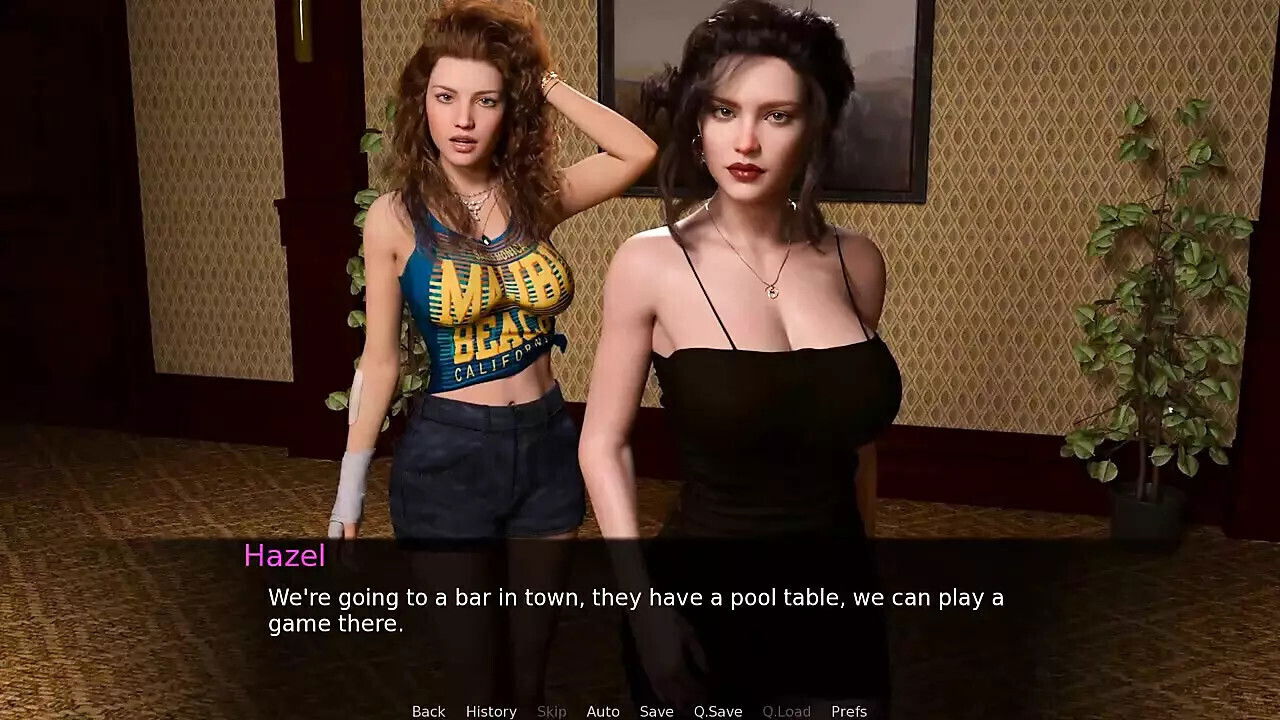Click Save to store current progress

pos(656,711)
